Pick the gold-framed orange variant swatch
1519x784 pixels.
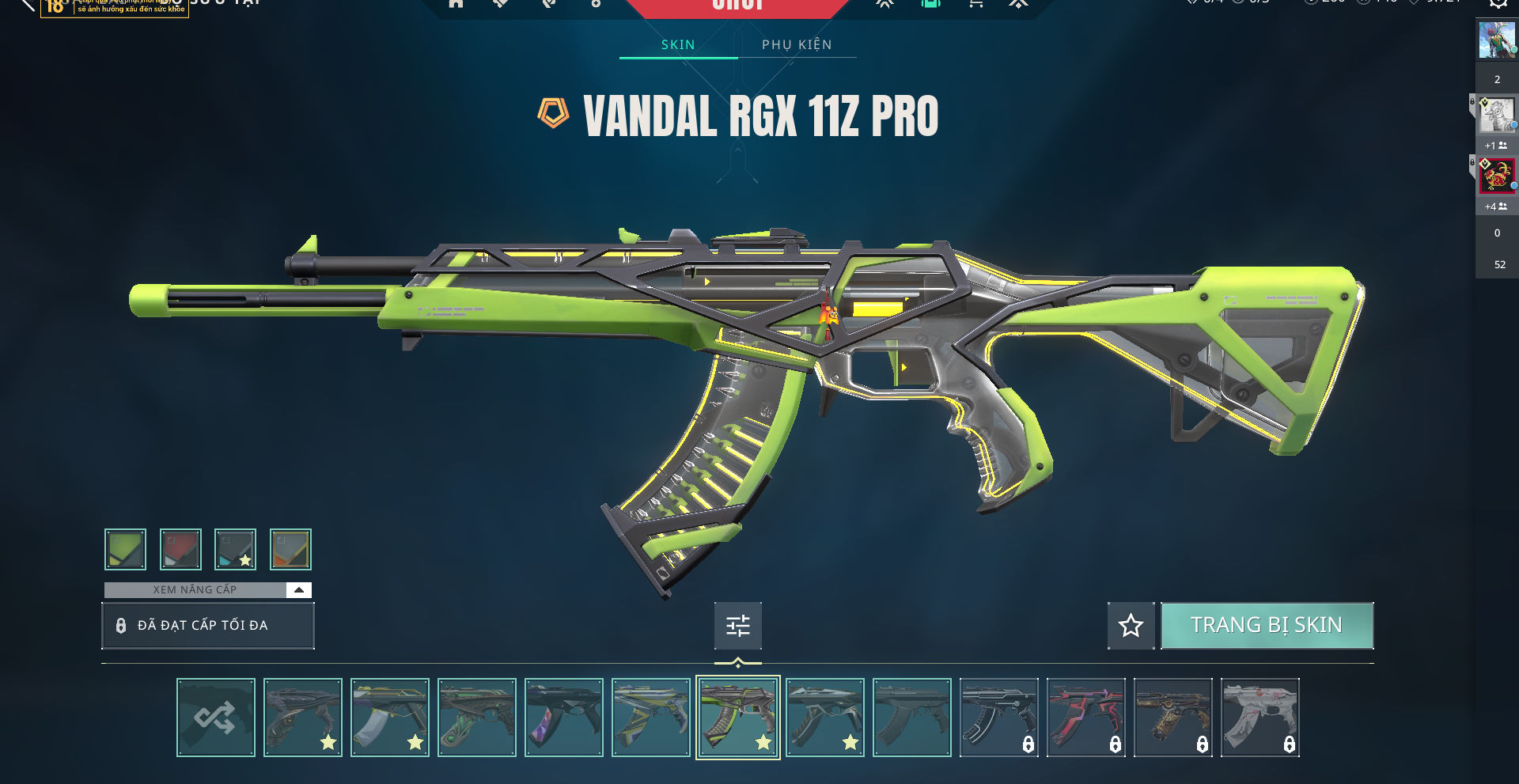click(x=290, y=549)
